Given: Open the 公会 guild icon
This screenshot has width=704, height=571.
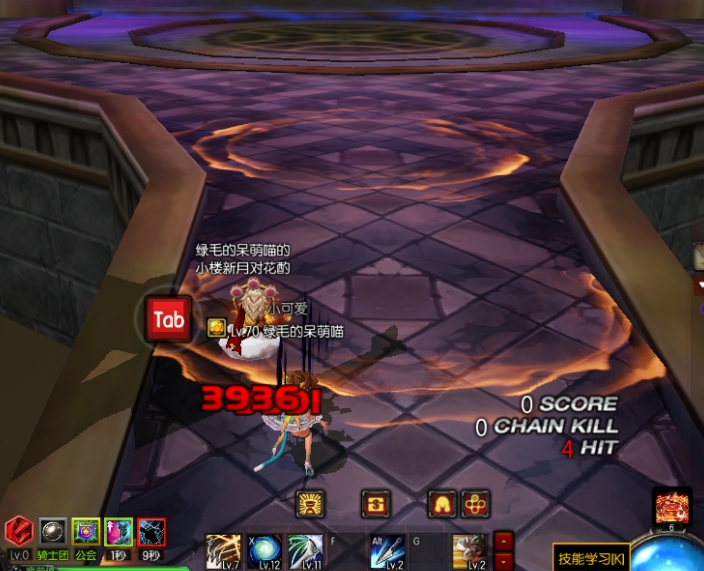Looking at the screenshot, I should point(86,532).
